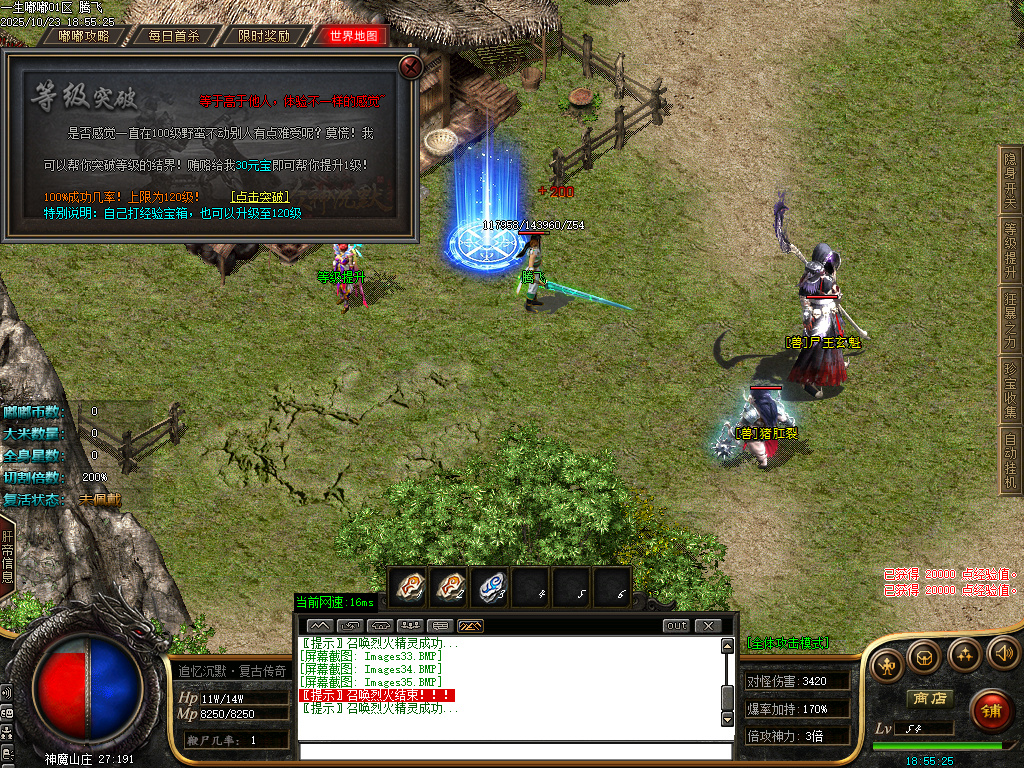Image resolution: width=1024 pixels, height=768 pixels.
Task: Show the 世界地图 world map
Action: (x=353, y=36)
